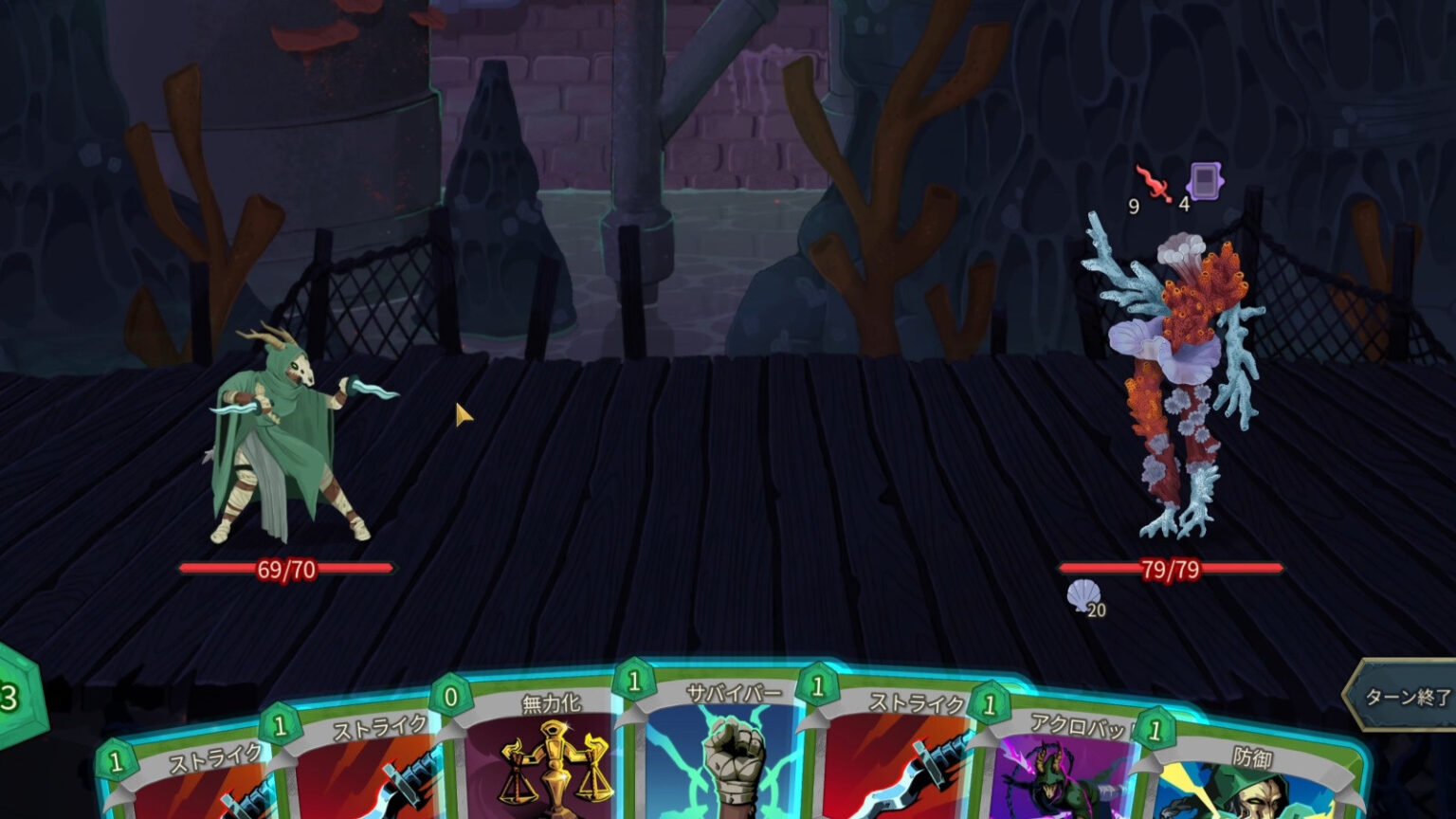
Task: Click the golden scales artwork on 無力化
Action: pyautogui.click(x=555, y=758)
